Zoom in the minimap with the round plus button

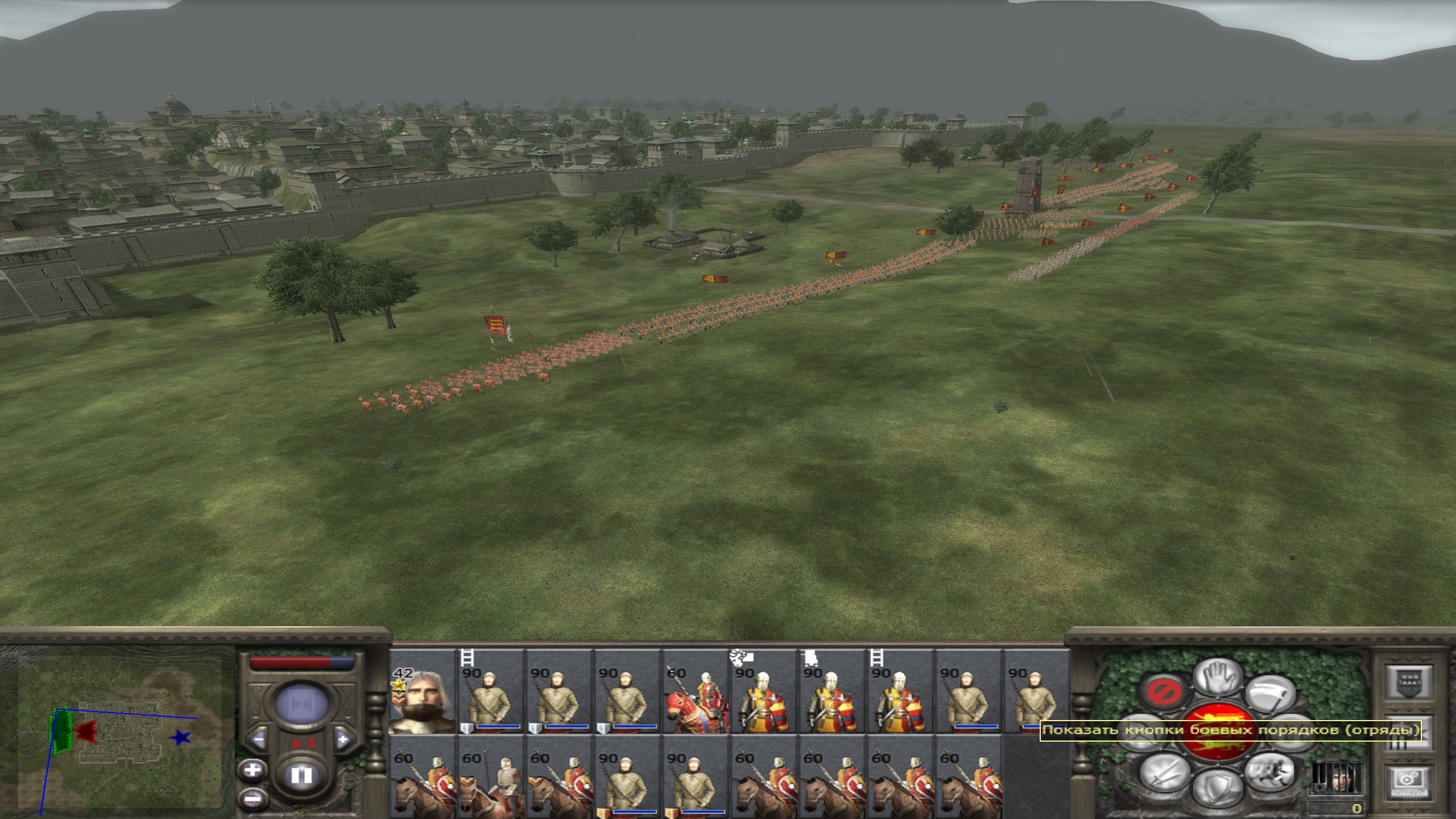pyautogui.click(x=253, y=771)
